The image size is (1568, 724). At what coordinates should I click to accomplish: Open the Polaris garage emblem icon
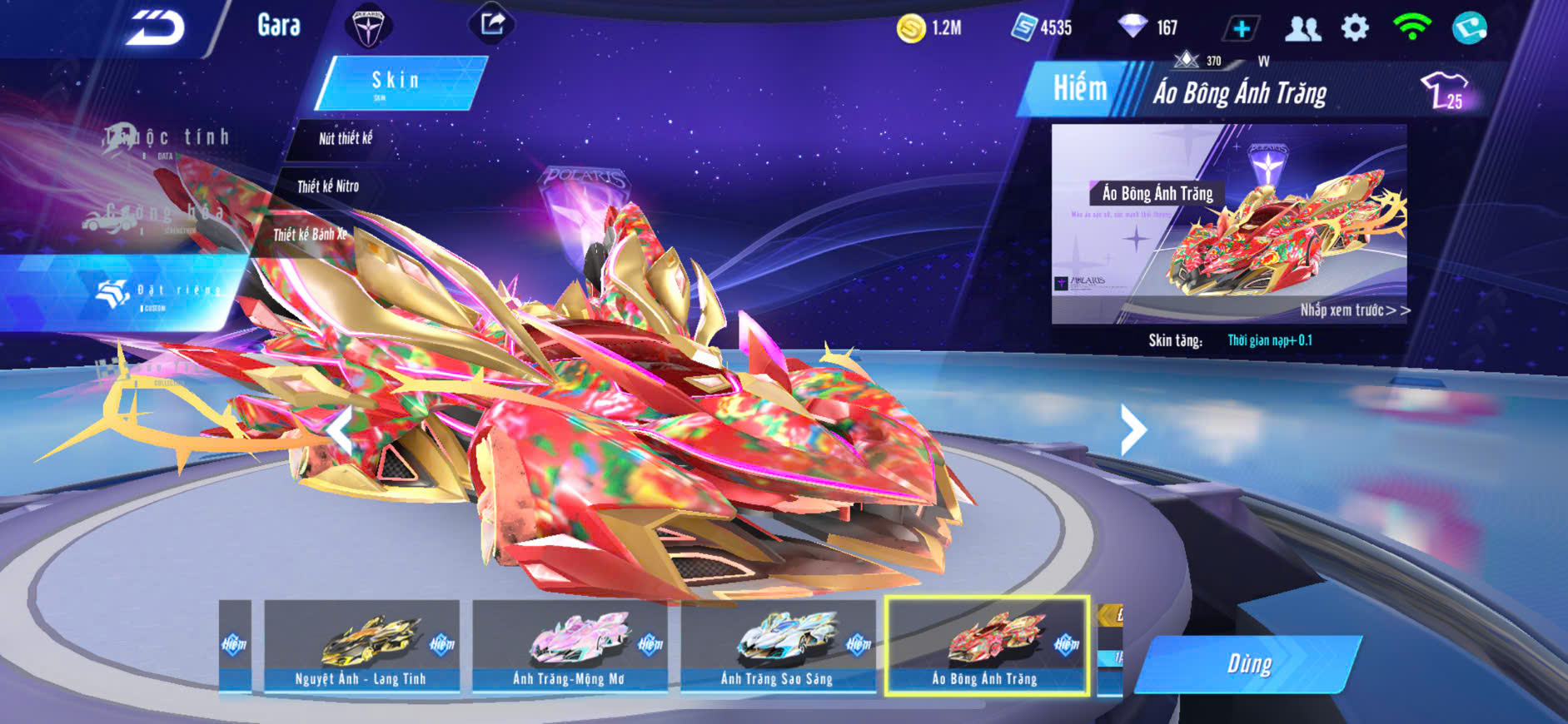point(367,27)
